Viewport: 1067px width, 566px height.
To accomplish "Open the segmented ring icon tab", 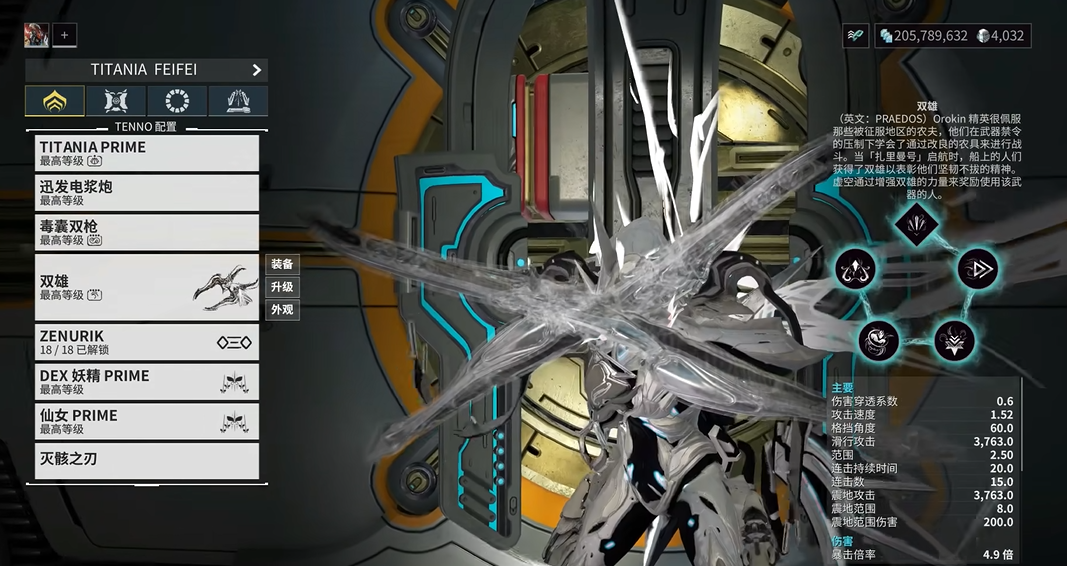I will click(x=177, y=101).
